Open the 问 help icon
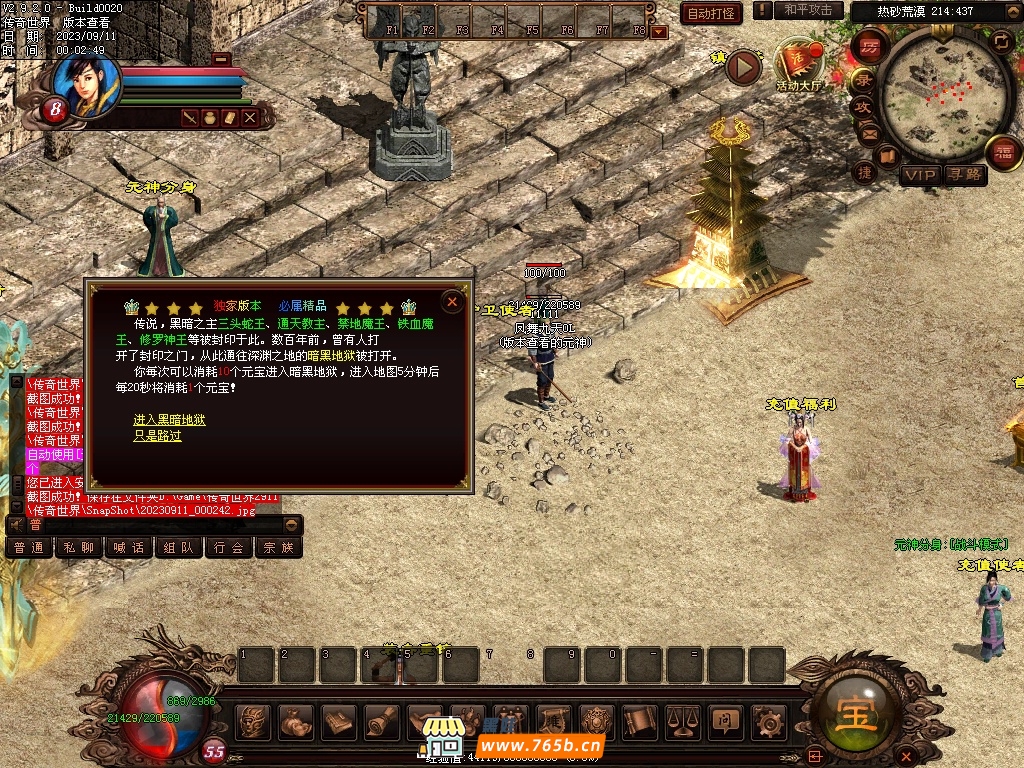The image size is (1024, 768). pos(724,720)
